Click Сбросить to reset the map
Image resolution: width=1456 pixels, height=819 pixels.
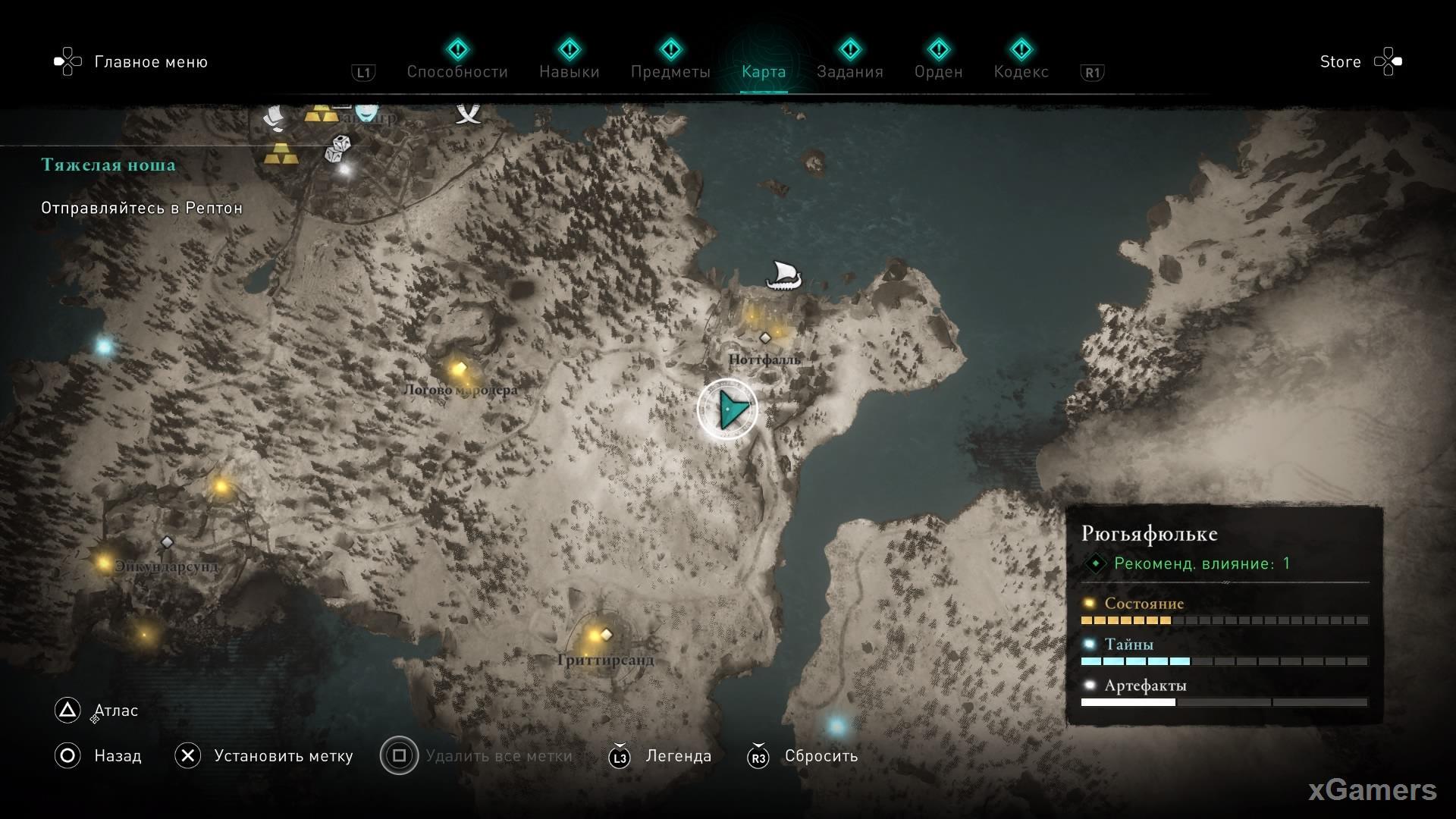click(x=821, y=756)
